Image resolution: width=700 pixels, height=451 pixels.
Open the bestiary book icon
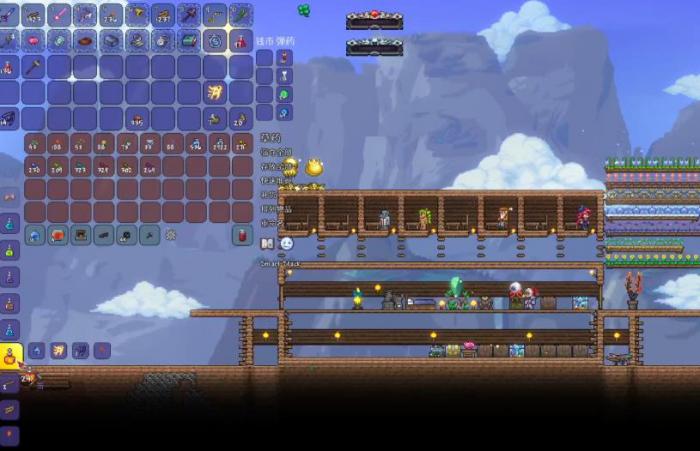[x=266, y=243]
